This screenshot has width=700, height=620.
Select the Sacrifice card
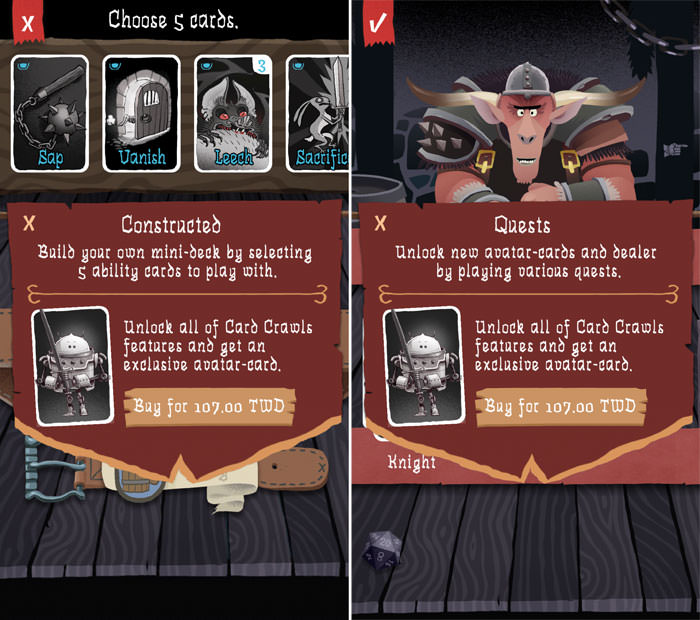pos(318,112)
